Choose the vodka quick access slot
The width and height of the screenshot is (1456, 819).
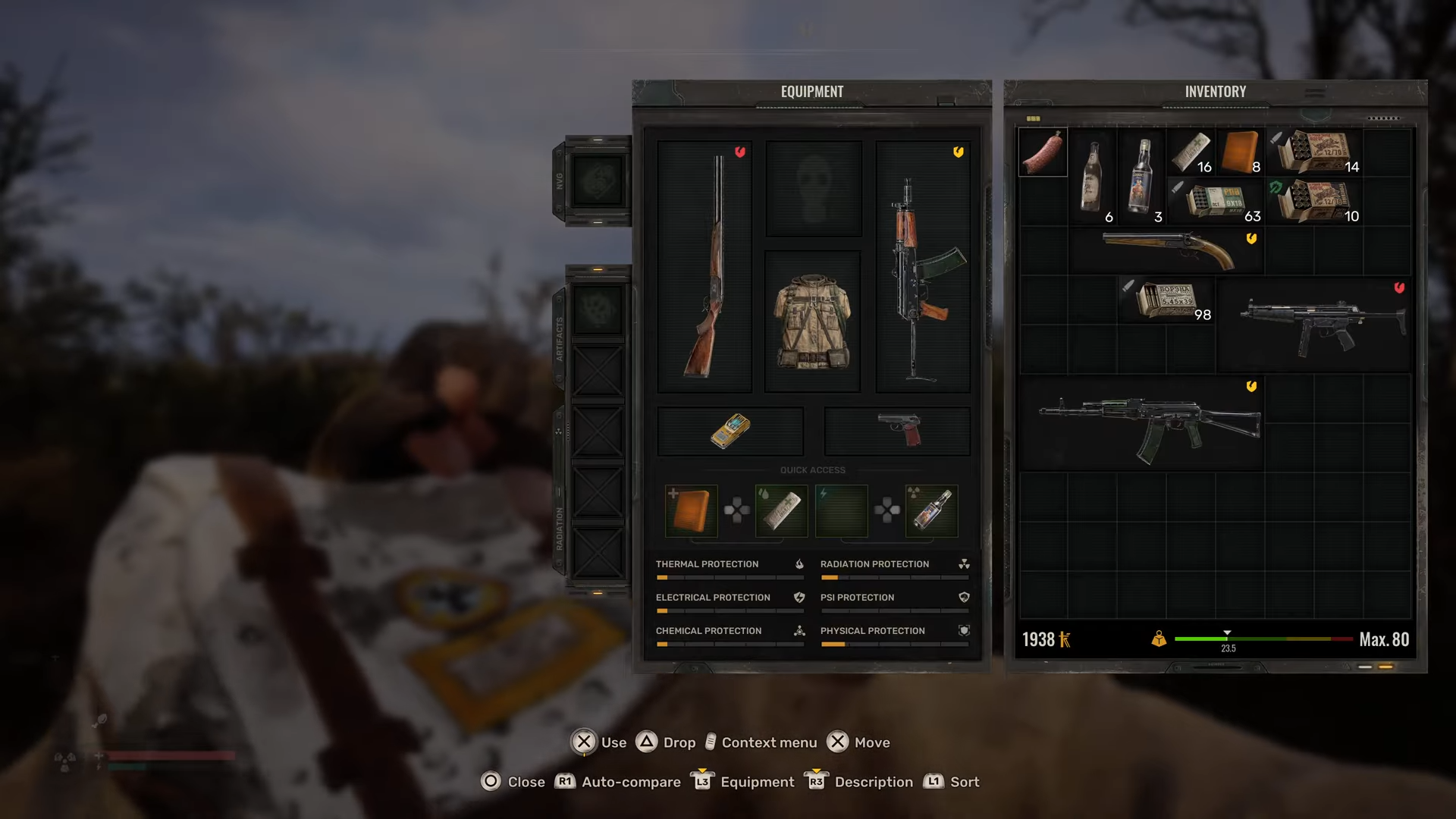931,511
